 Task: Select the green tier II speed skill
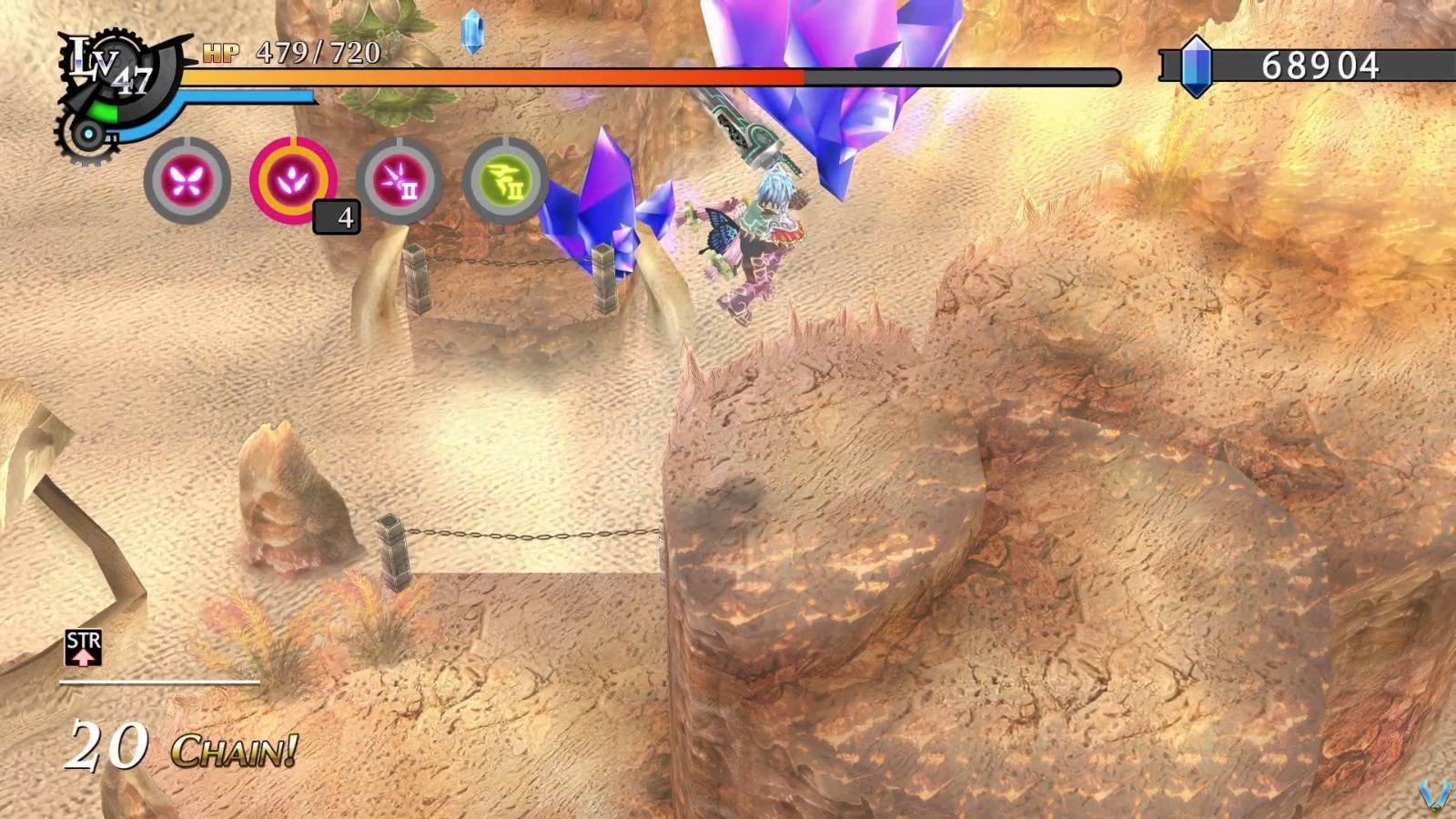click(x=506, y=179)
